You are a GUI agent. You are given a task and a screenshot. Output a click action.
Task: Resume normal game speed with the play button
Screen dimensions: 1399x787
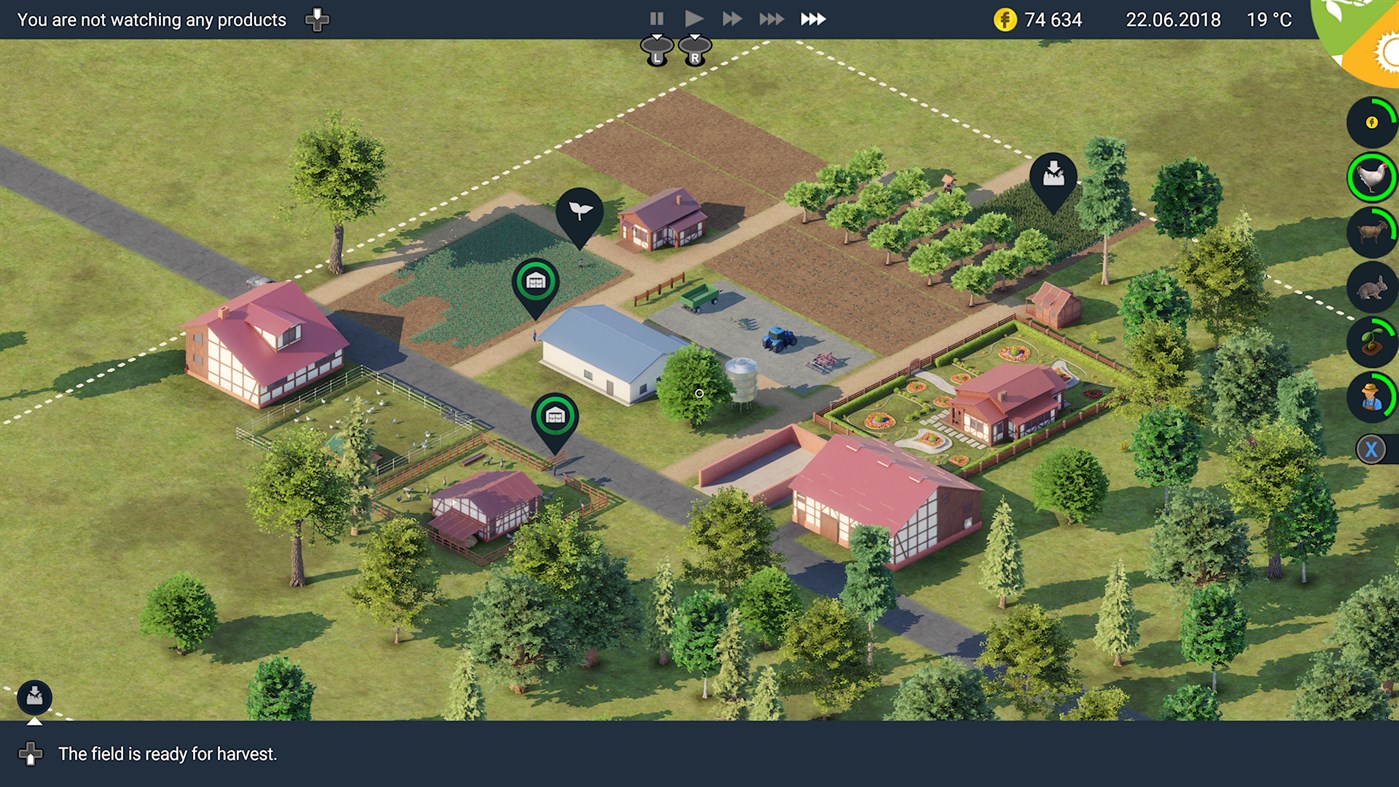tap(694, 17)
